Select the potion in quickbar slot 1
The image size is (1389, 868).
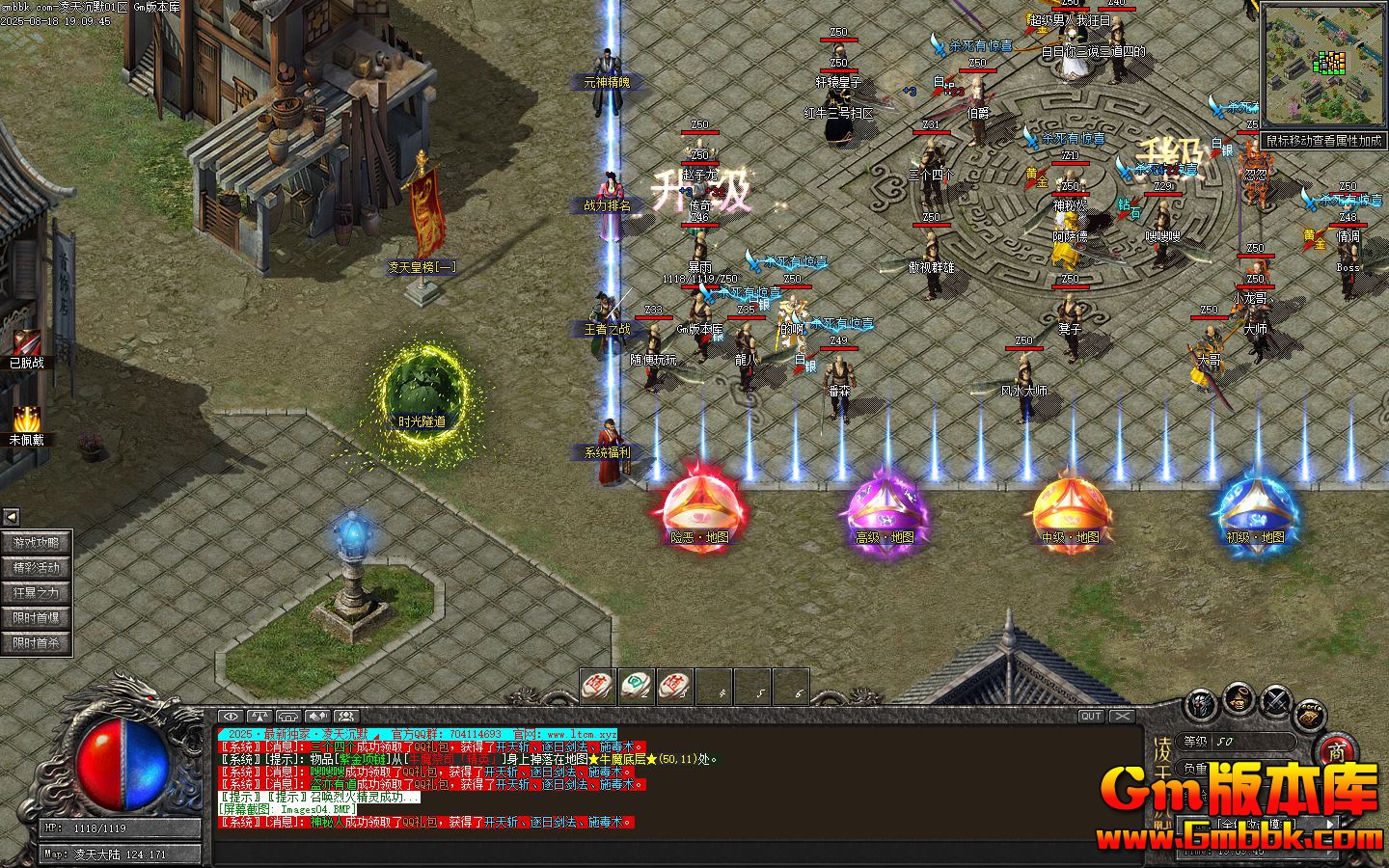click(596, 685)
